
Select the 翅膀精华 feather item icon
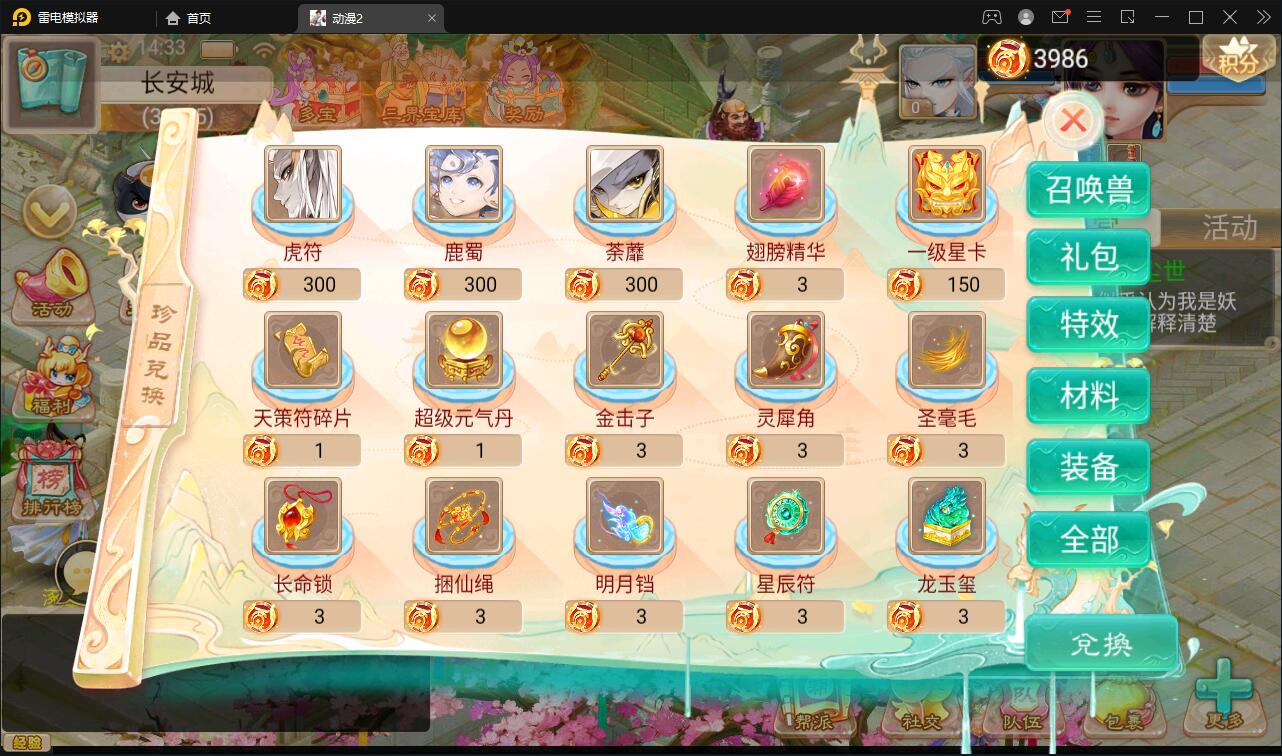pos(785,185)
